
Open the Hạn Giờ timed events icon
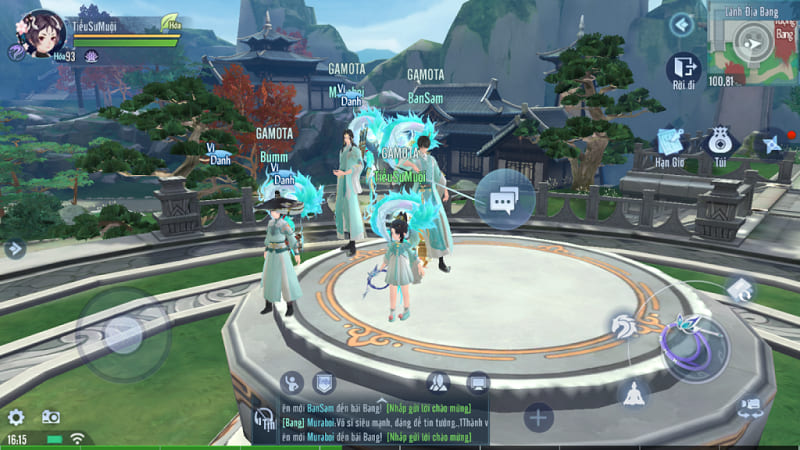(x=668, y=142)
